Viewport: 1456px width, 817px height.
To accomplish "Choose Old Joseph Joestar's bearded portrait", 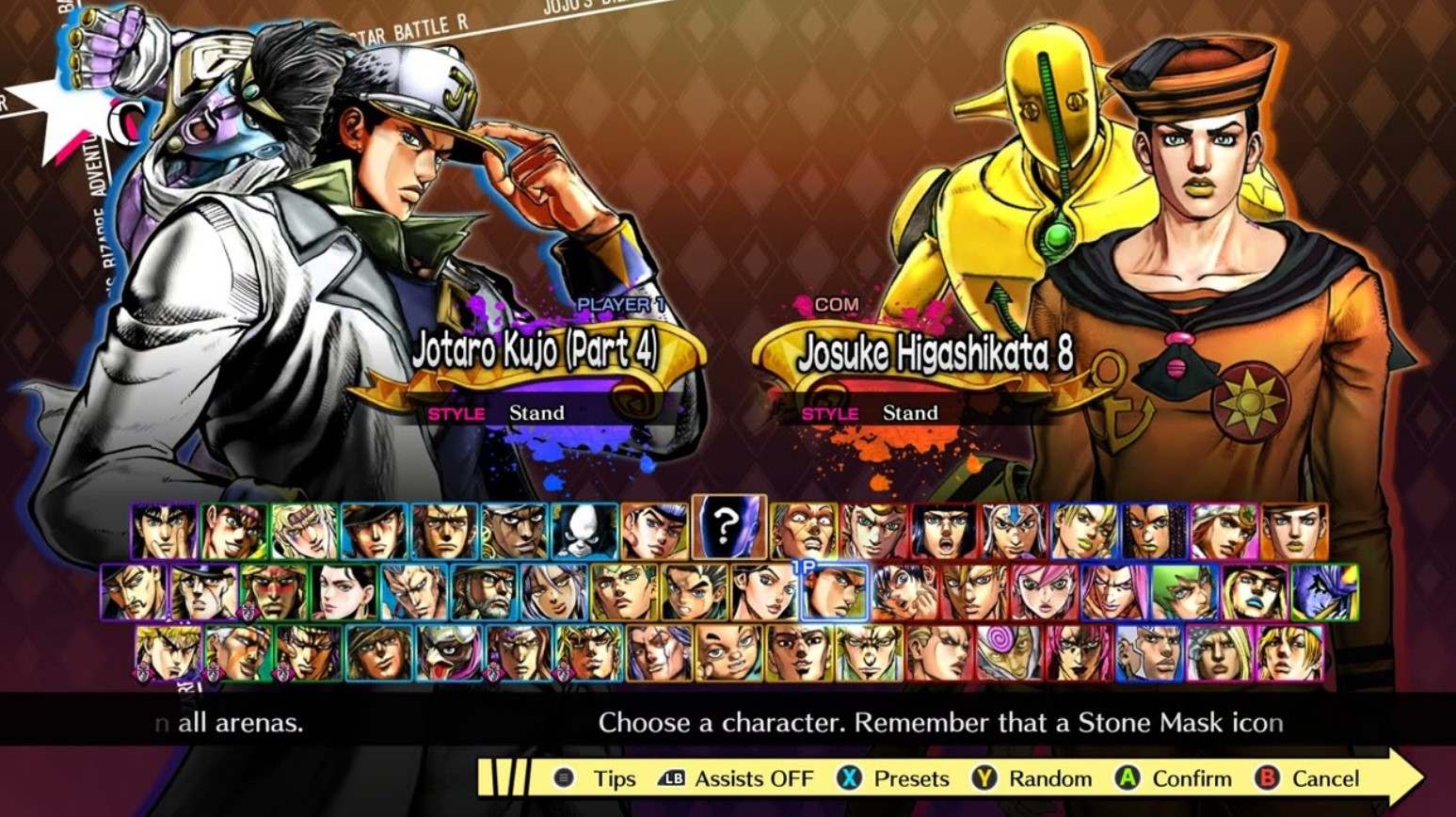I will pos(484,592).
